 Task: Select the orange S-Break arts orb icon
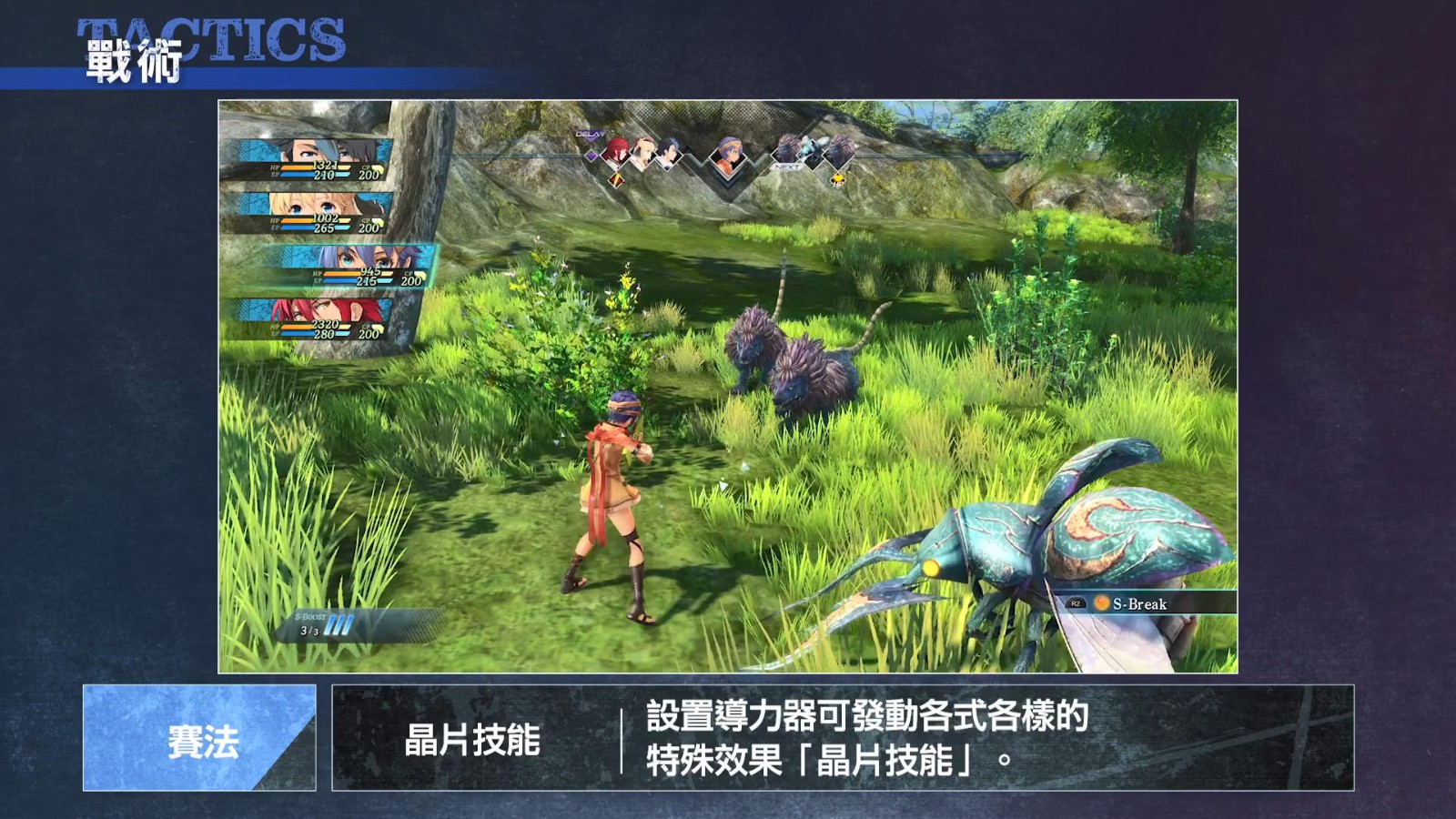coord(1102,602)
